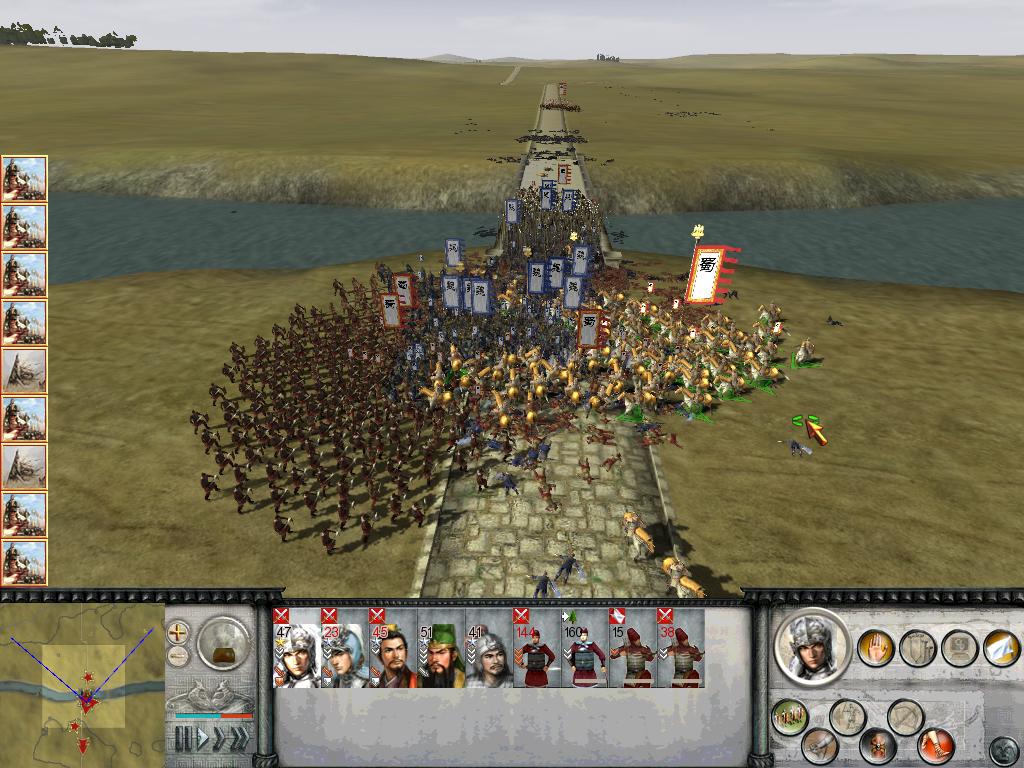The image size is (1024, 768).
Task: Toggle the white flag withdraw order
Action: tap(1001, 648)
